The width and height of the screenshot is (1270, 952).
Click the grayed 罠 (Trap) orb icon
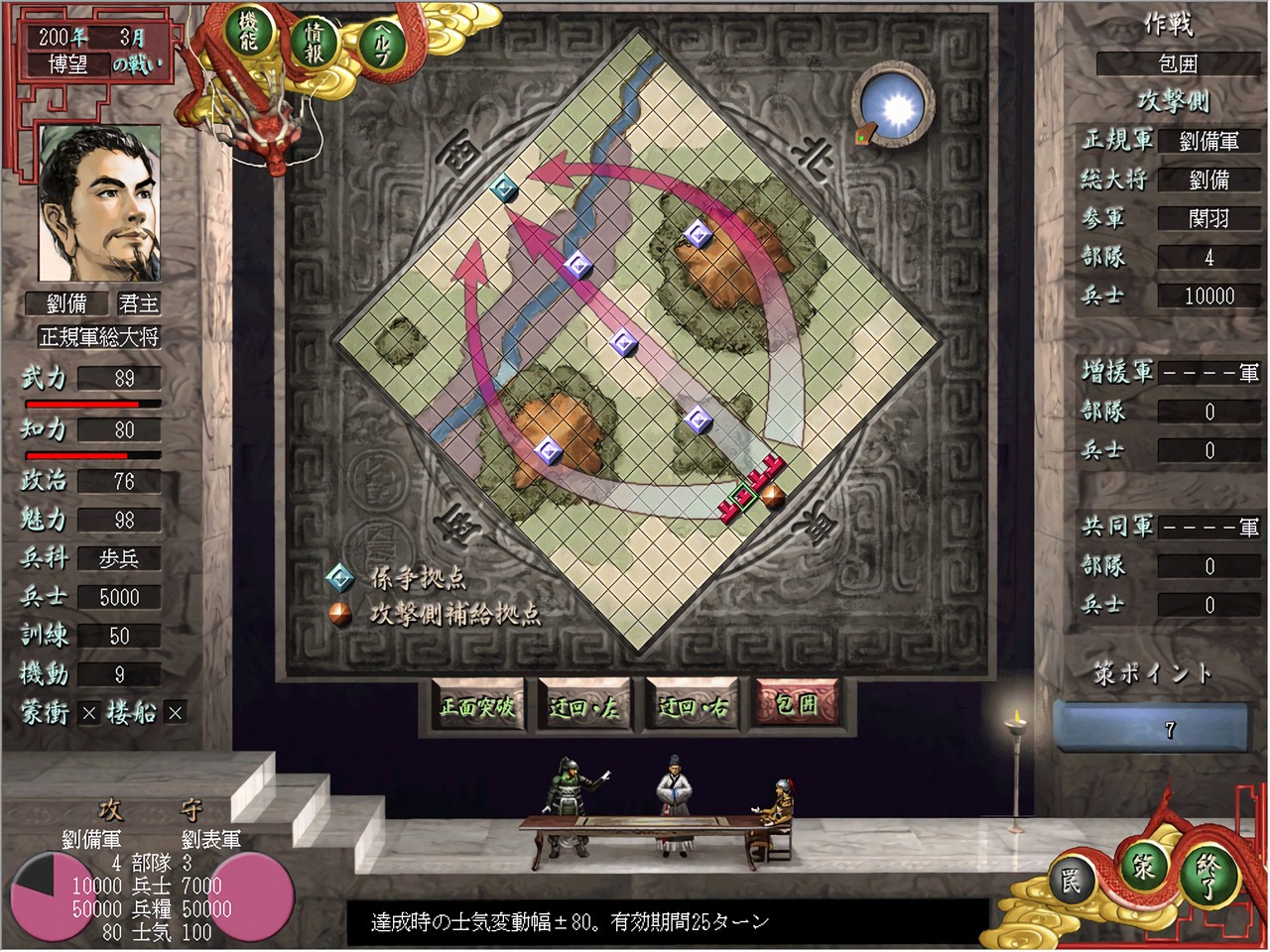point(1075,877)
